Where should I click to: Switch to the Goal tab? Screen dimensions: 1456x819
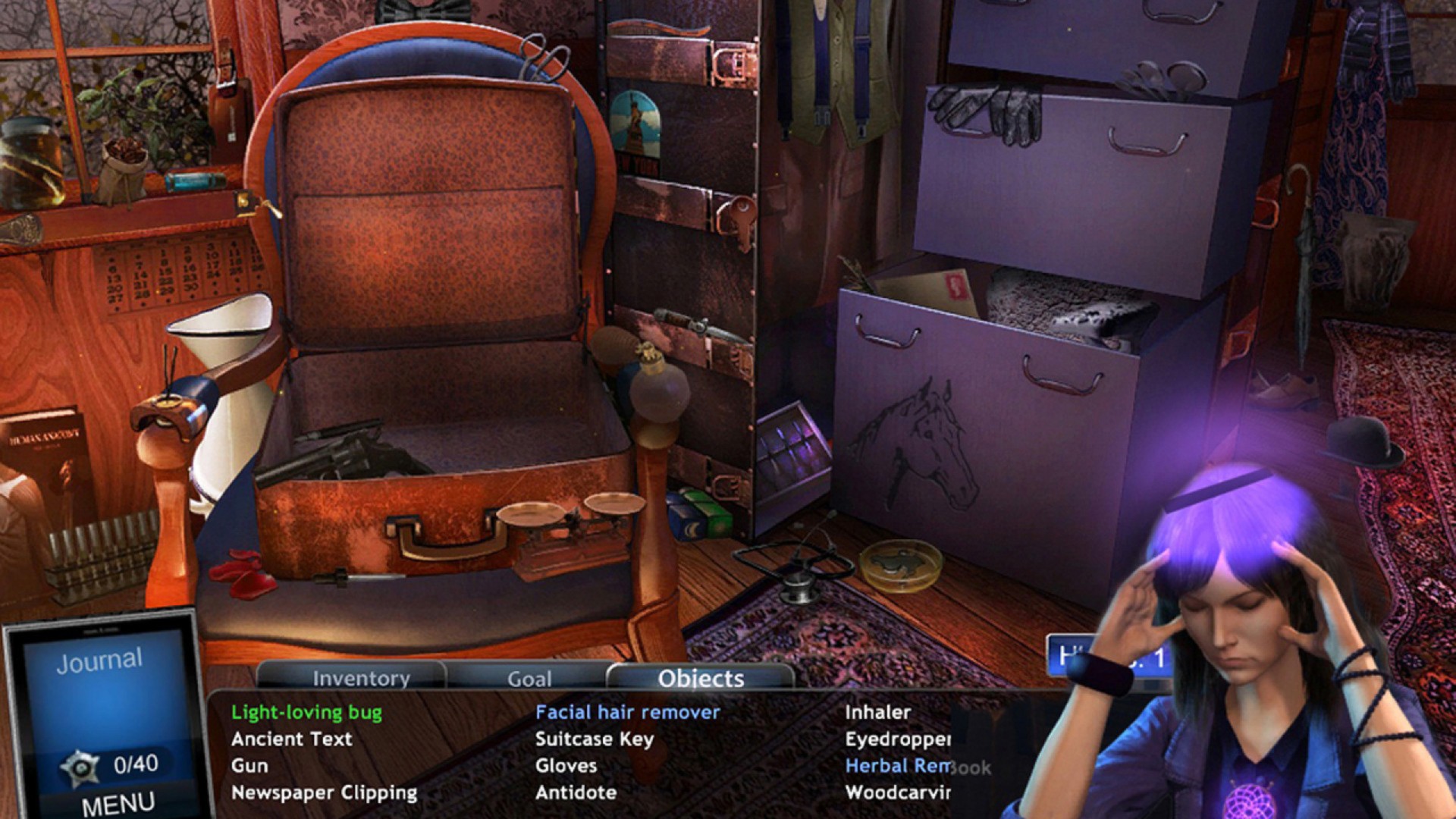pos(529,679)
